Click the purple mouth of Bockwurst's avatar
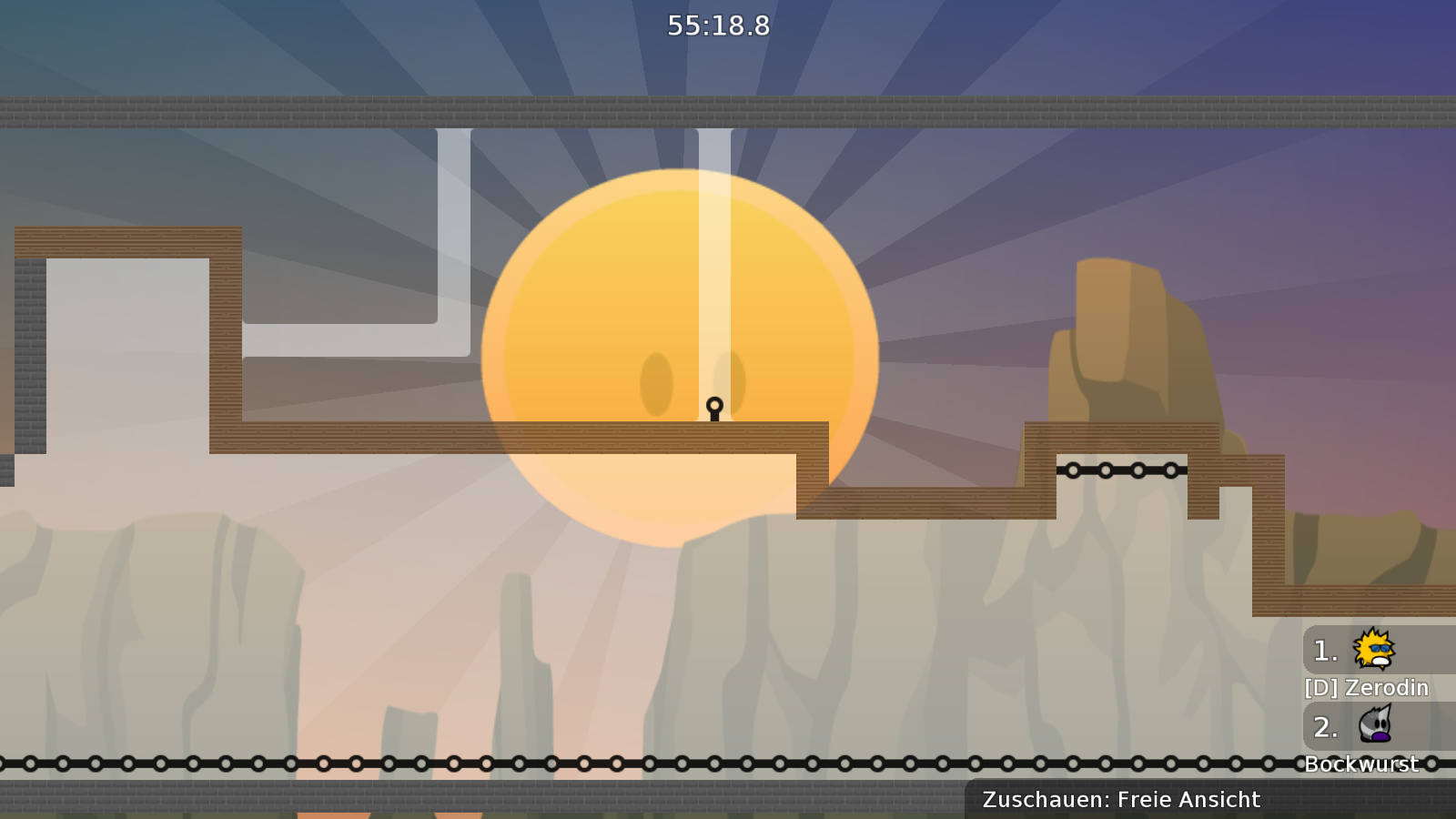This screenshot has height=819, width=1456. [1382, 735]
